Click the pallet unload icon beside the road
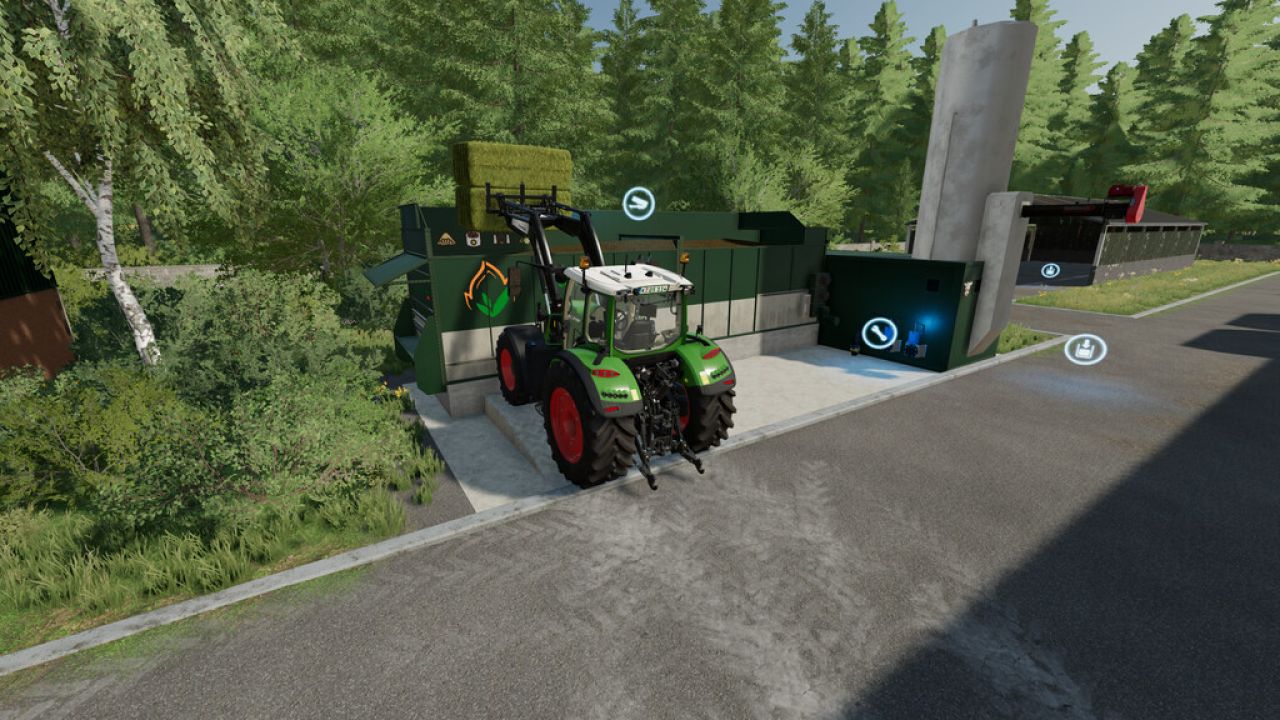Screen dimensions: 1280x720 (x=1086, y=347)
